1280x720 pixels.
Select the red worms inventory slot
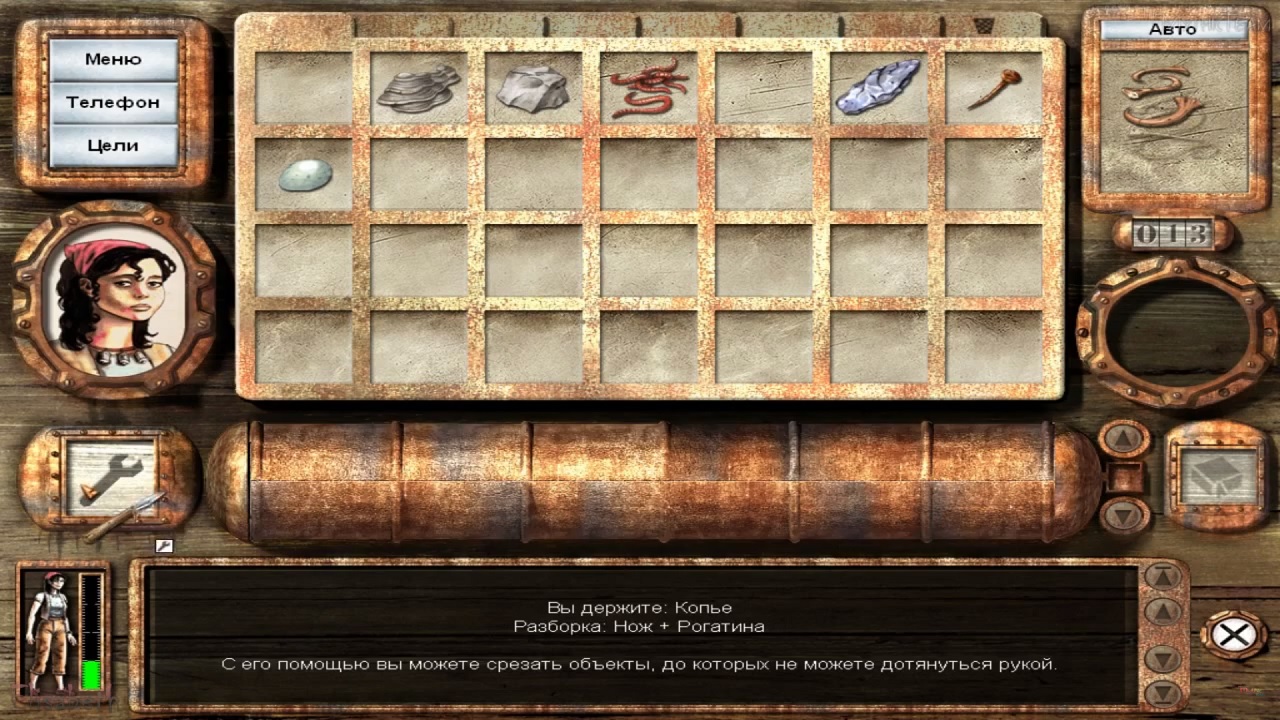point(648,88)
